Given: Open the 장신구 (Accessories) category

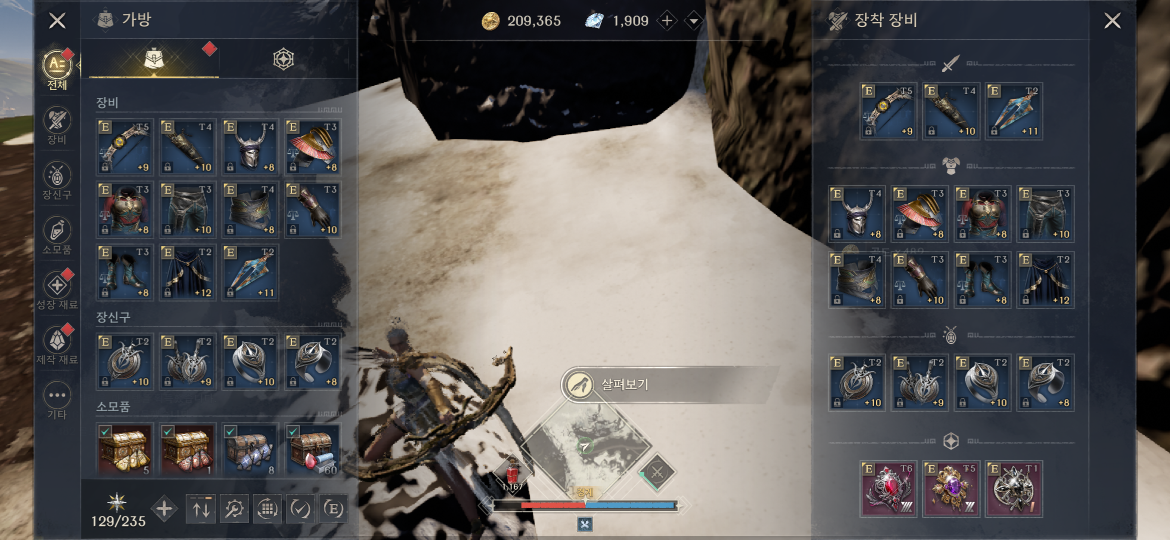Looking at the screenshot, I should tap(57, 178).
